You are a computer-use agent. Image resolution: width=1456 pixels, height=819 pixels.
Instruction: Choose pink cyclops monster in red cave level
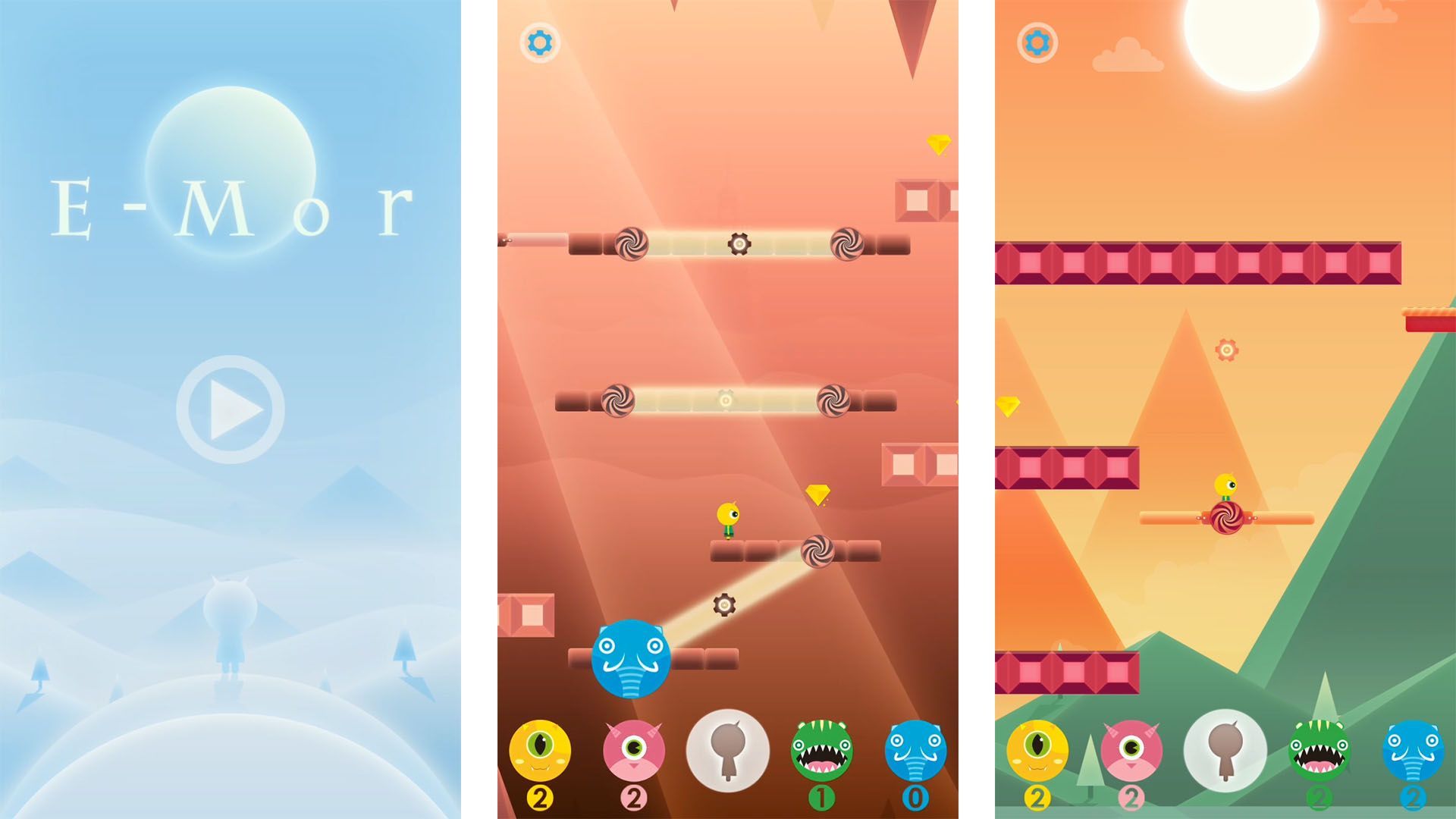pyautogui.click(x=634, y=750)
